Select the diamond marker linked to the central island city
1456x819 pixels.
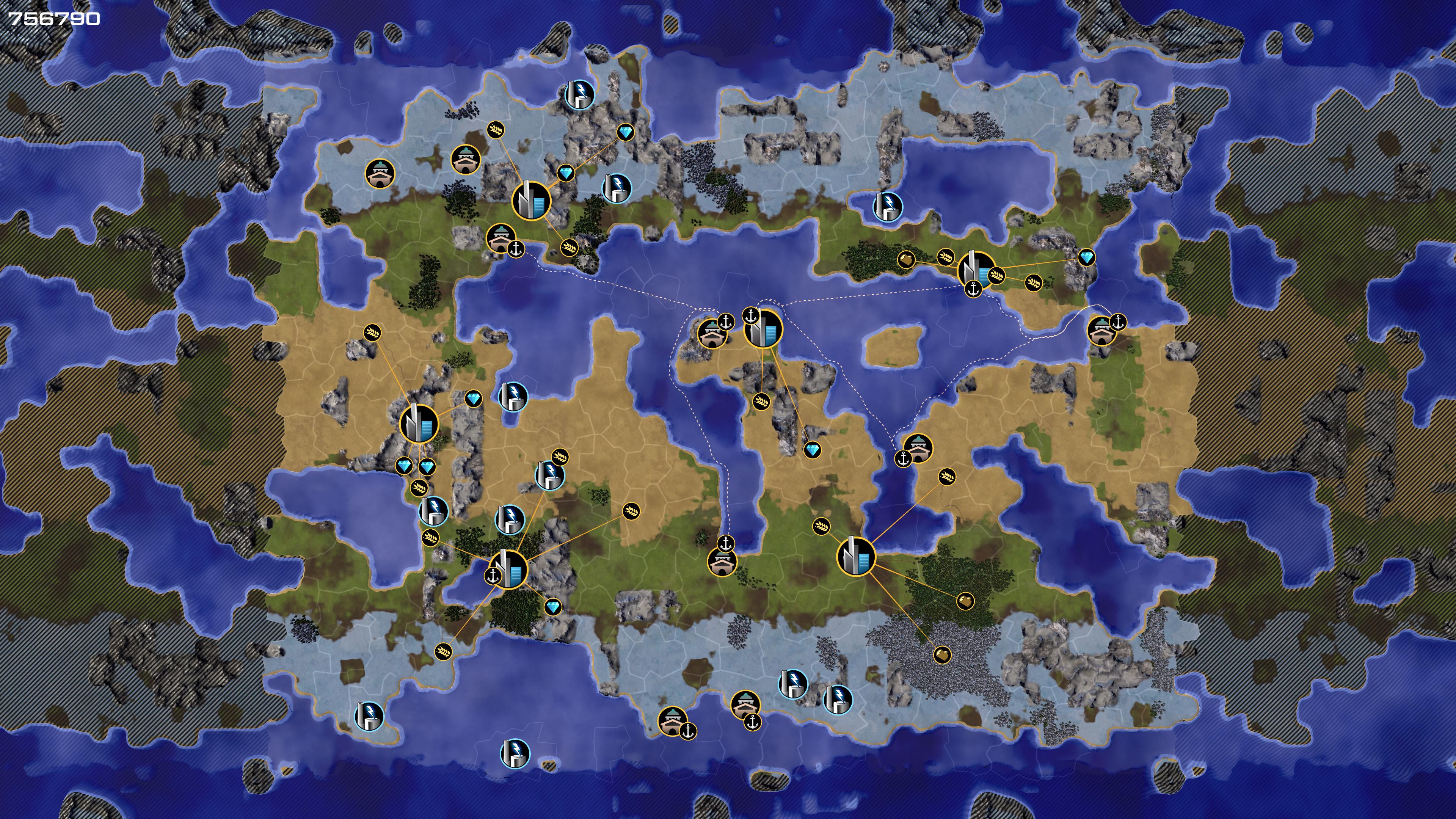(813, 450)
